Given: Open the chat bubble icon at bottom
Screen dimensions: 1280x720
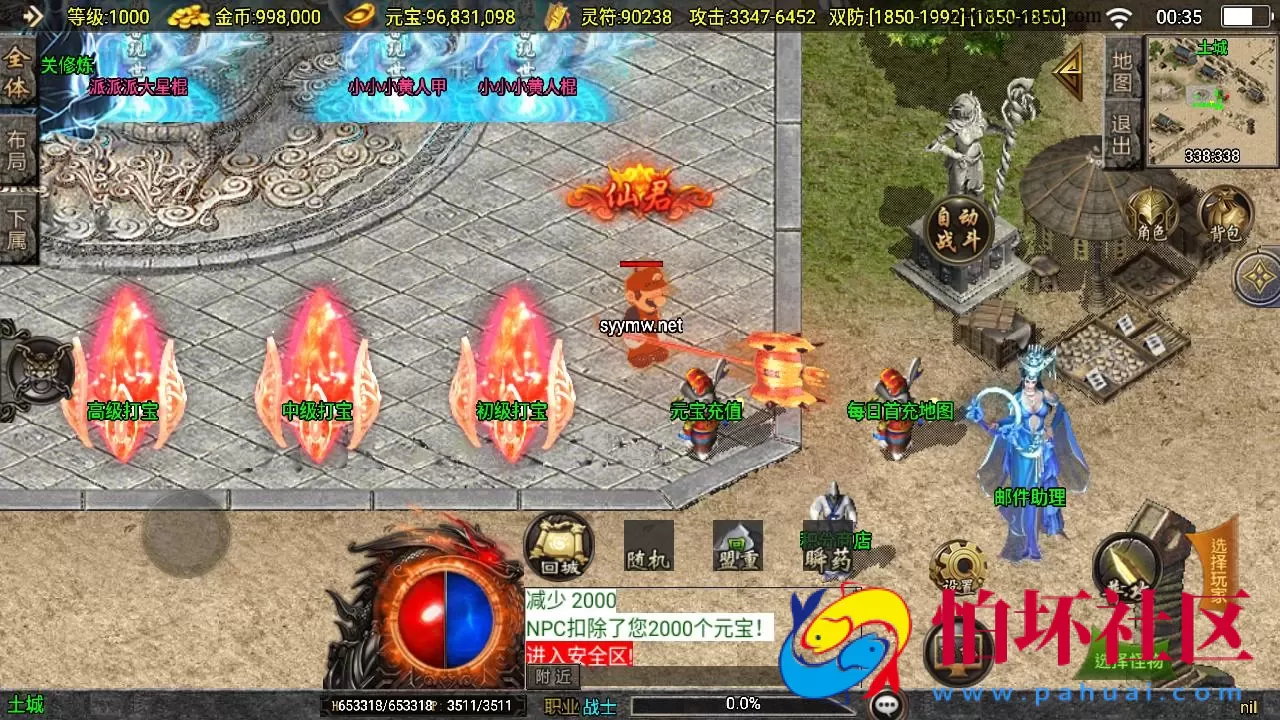Looking at the screenshot, I should [884, 703].
